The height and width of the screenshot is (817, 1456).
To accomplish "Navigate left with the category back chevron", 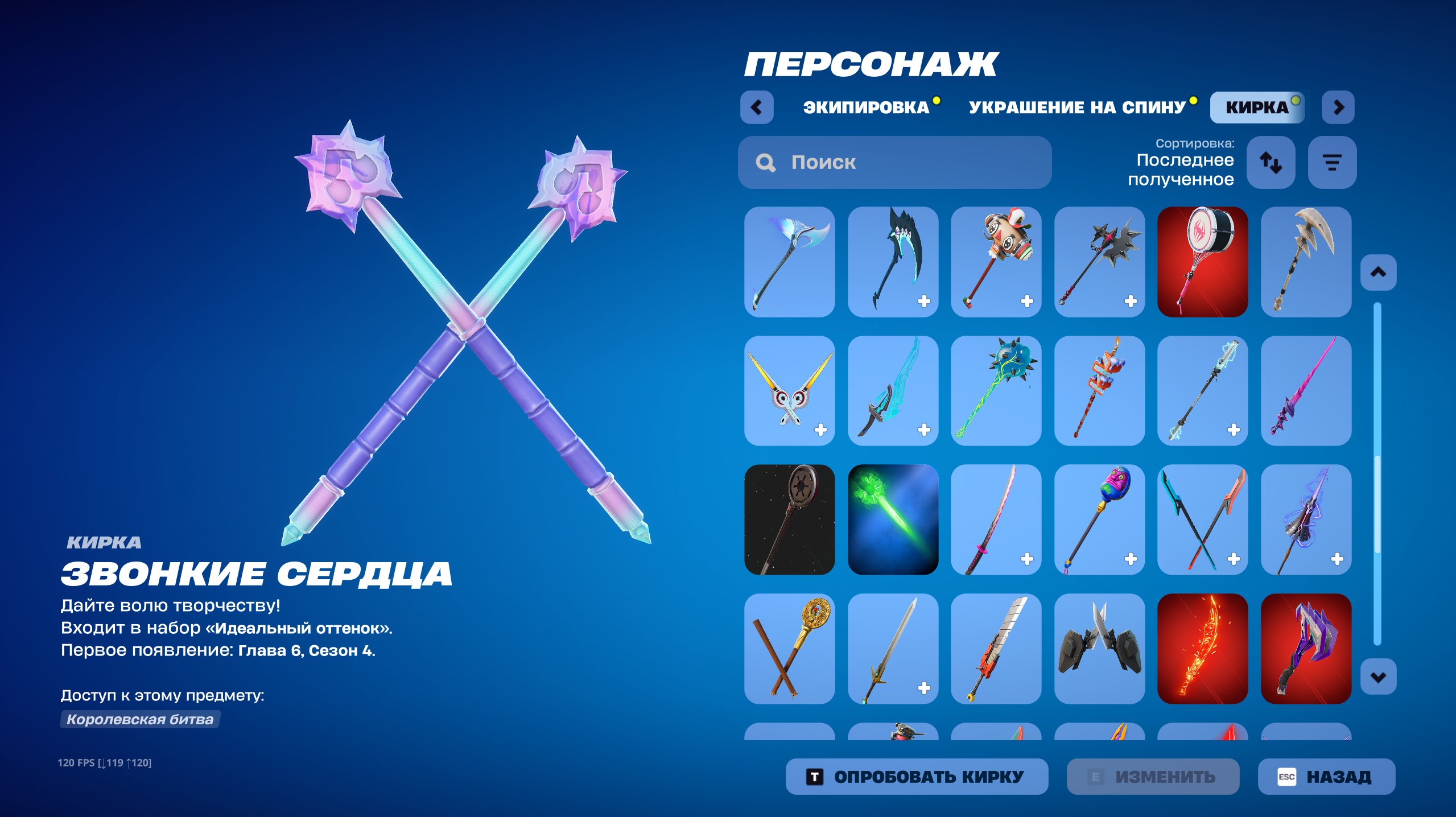I will (757, 107).
